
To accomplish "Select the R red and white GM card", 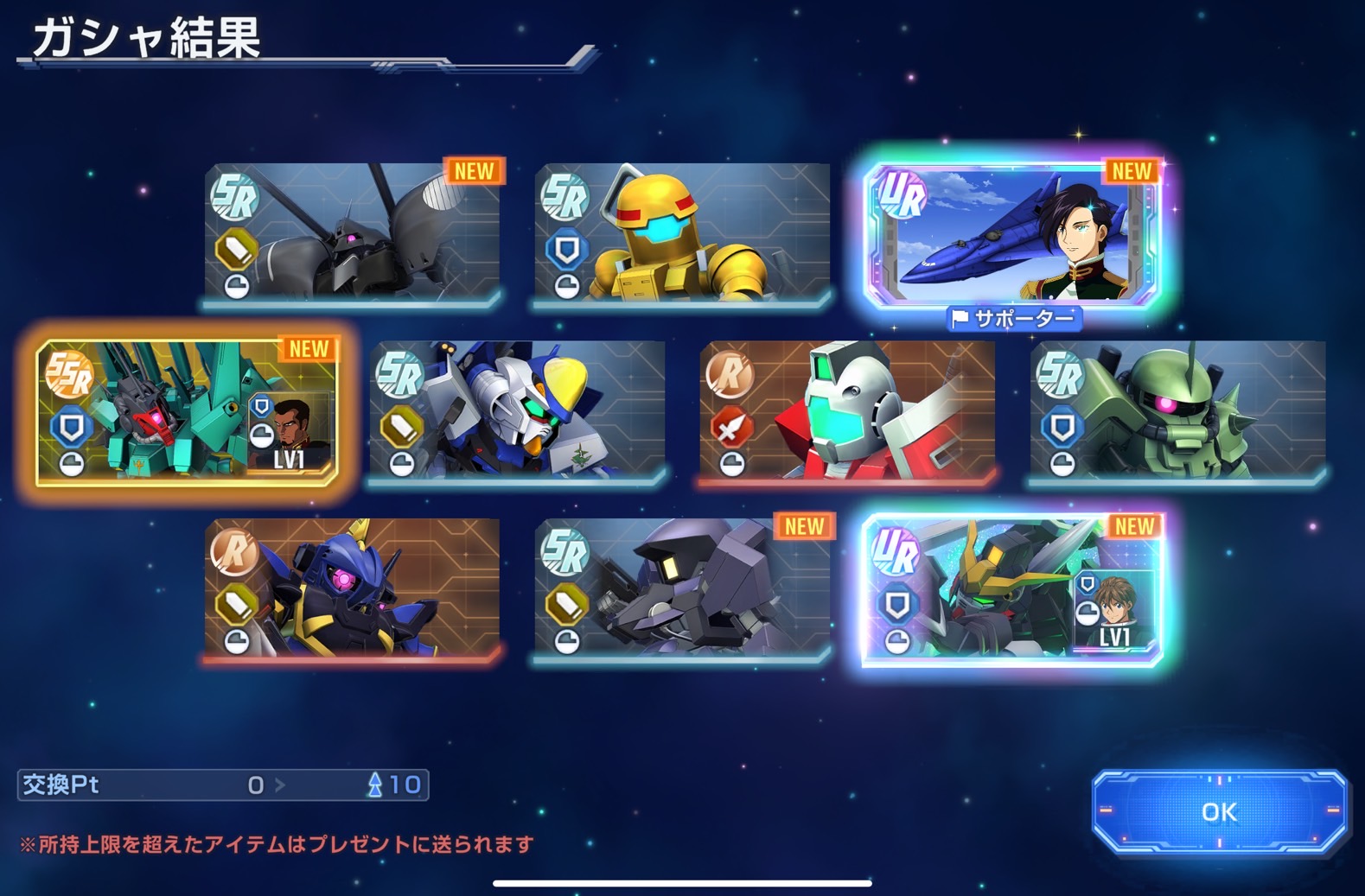I will pyautogui.click(x=847, y=411).
